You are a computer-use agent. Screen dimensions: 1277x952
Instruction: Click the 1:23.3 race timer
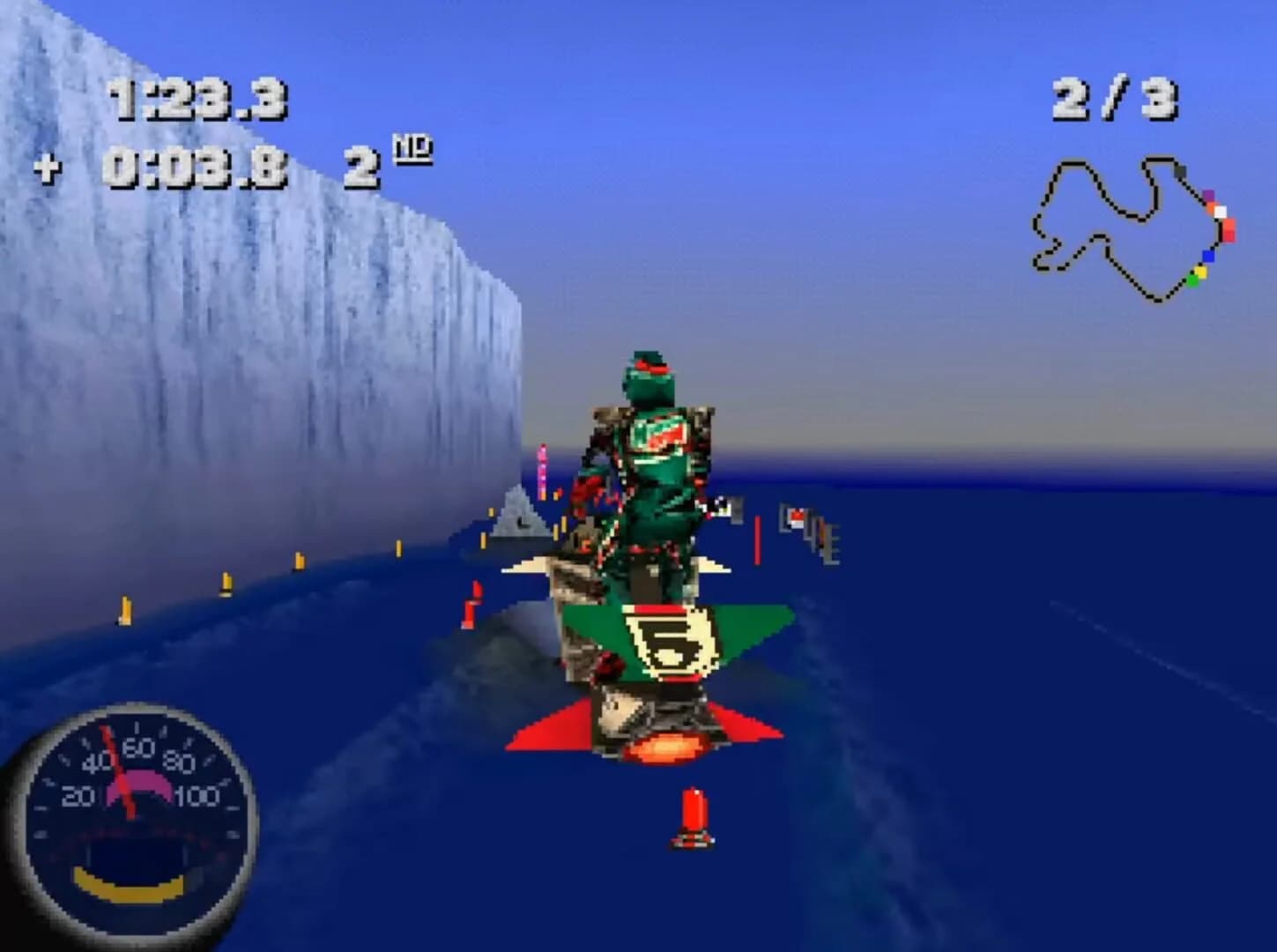pyautogui.click(x=197, y=98)
